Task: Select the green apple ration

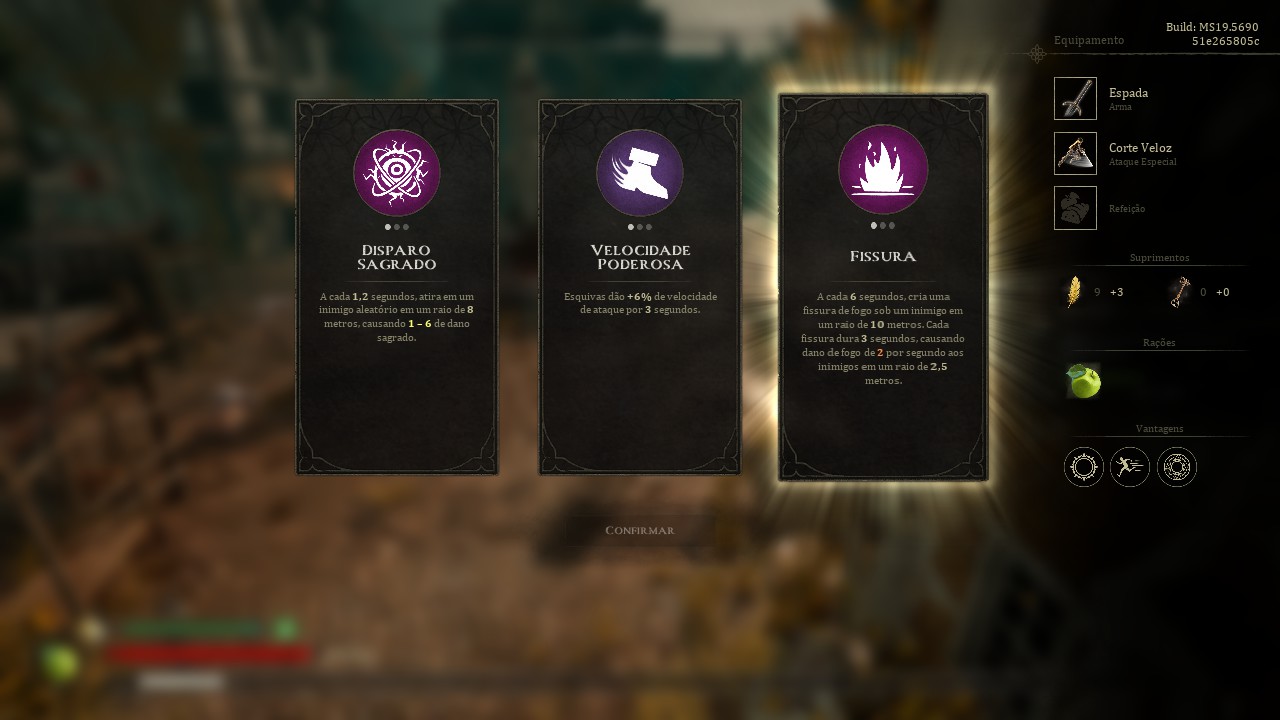Action: (1083, 381)
